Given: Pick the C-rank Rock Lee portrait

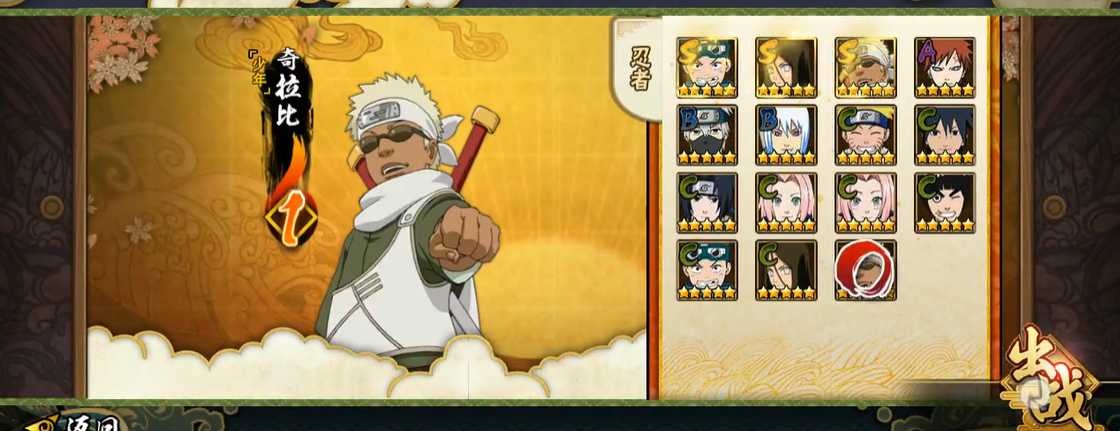Looking at the screenshot, I should [x=944, y=203].
